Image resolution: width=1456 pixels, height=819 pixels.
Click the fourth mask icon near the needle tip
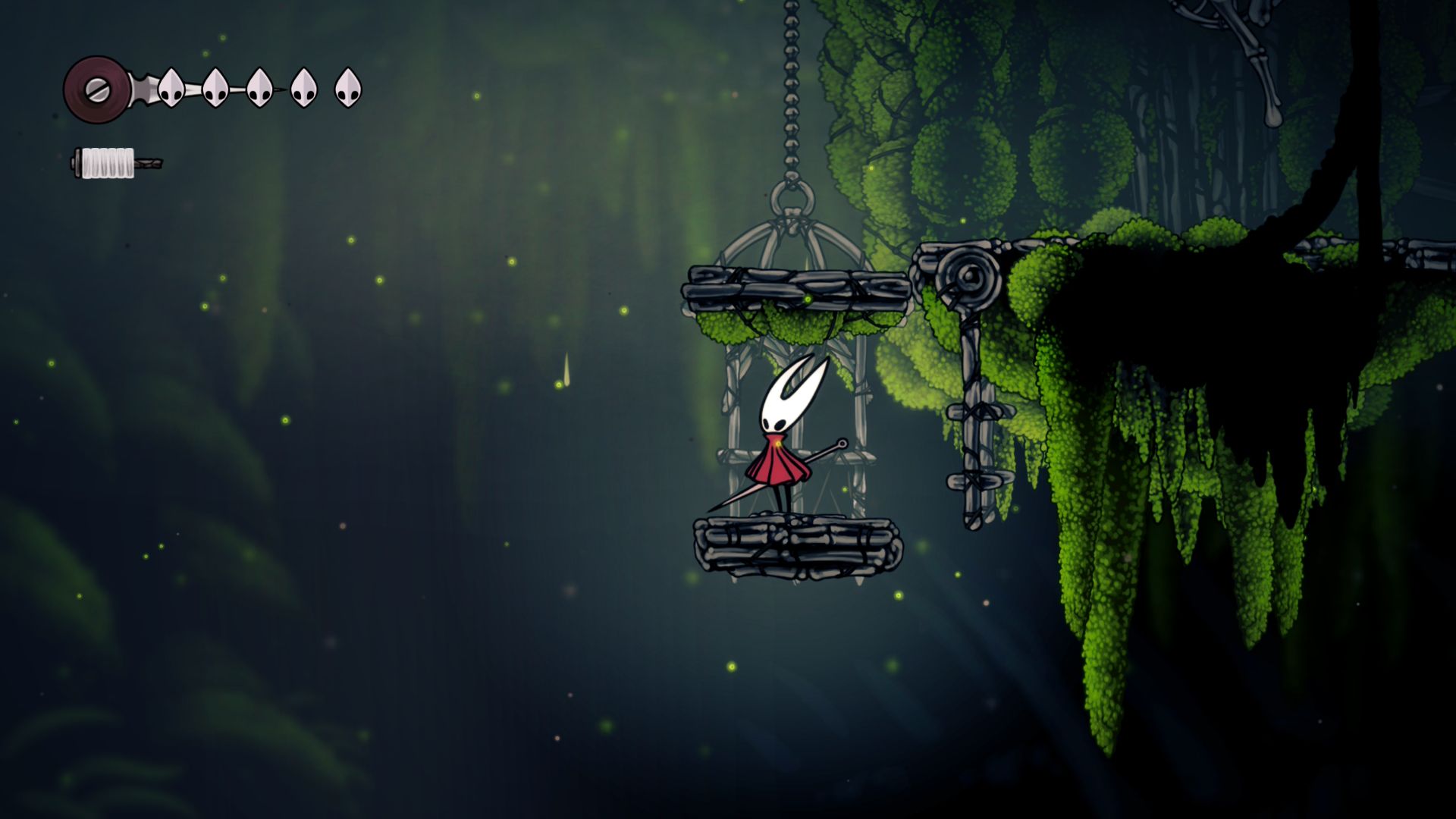(303, 86)
